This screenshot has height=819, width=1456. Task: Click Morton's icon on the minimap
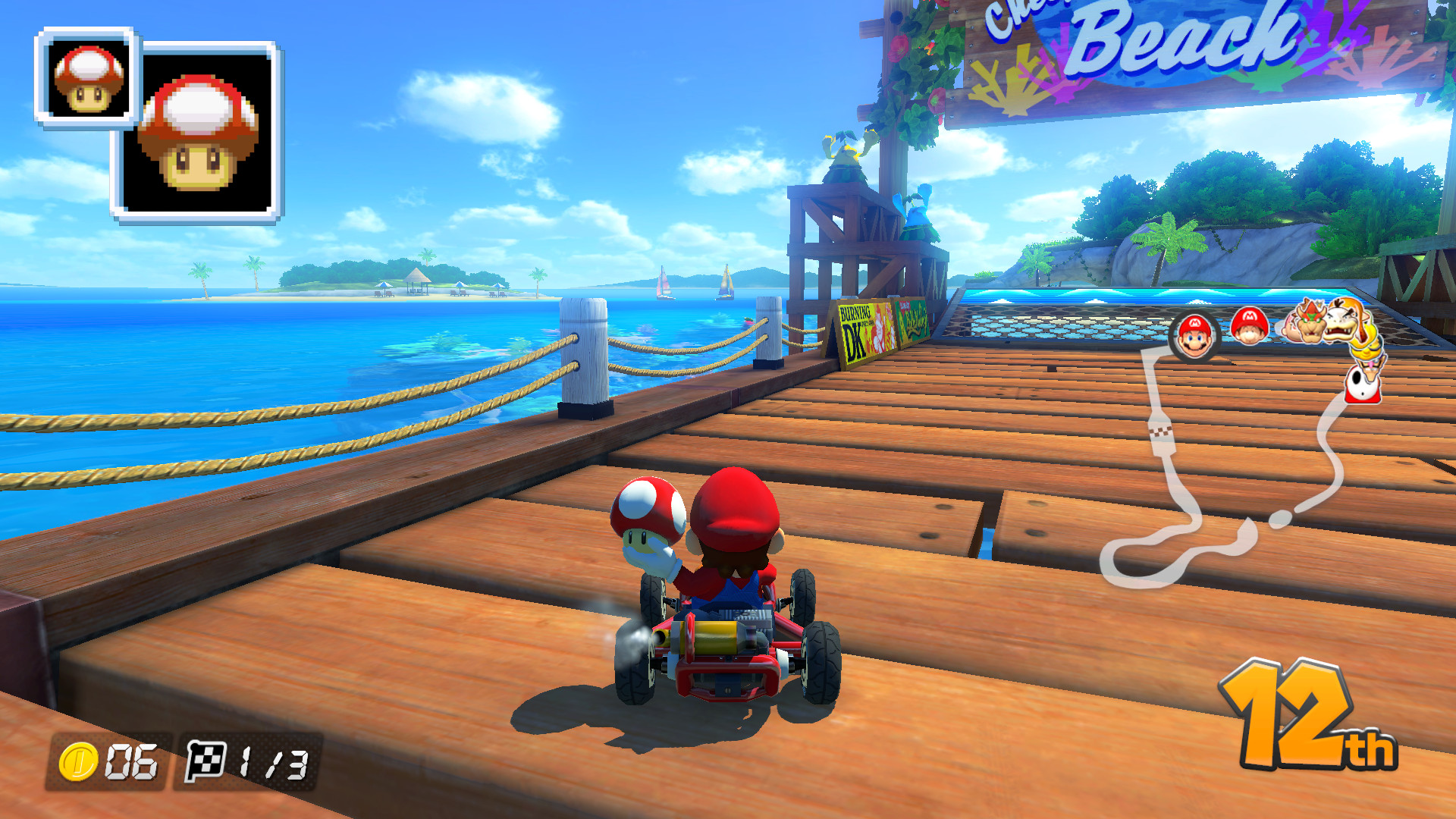1340,325
